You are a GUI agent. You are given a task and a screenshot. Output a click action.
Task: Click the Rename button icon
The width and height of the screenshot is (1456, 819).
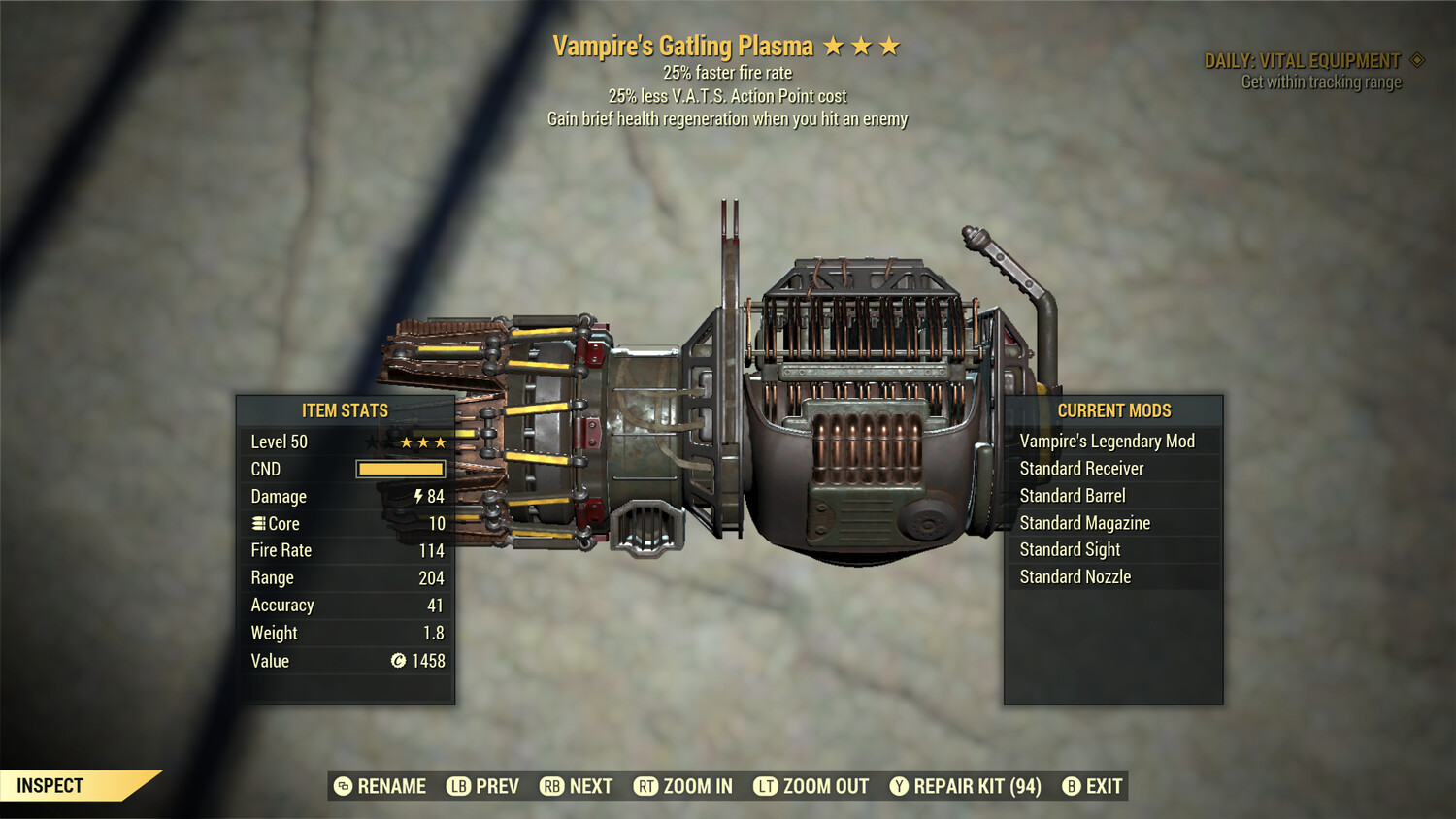[342, 786]
